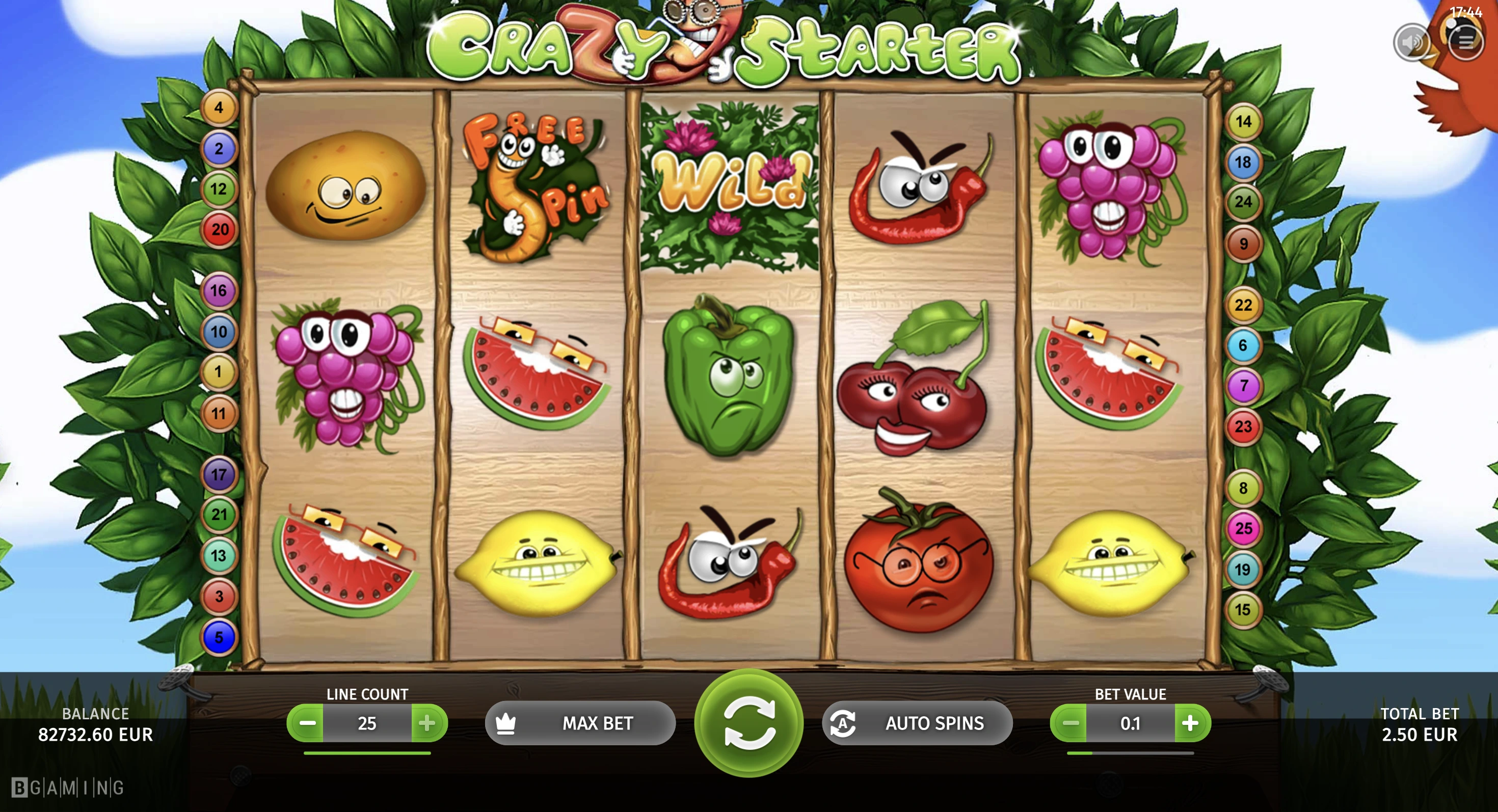Choose payline marker number 20
This screenshot has width=1498, height=812.
(x=219, y=230)
